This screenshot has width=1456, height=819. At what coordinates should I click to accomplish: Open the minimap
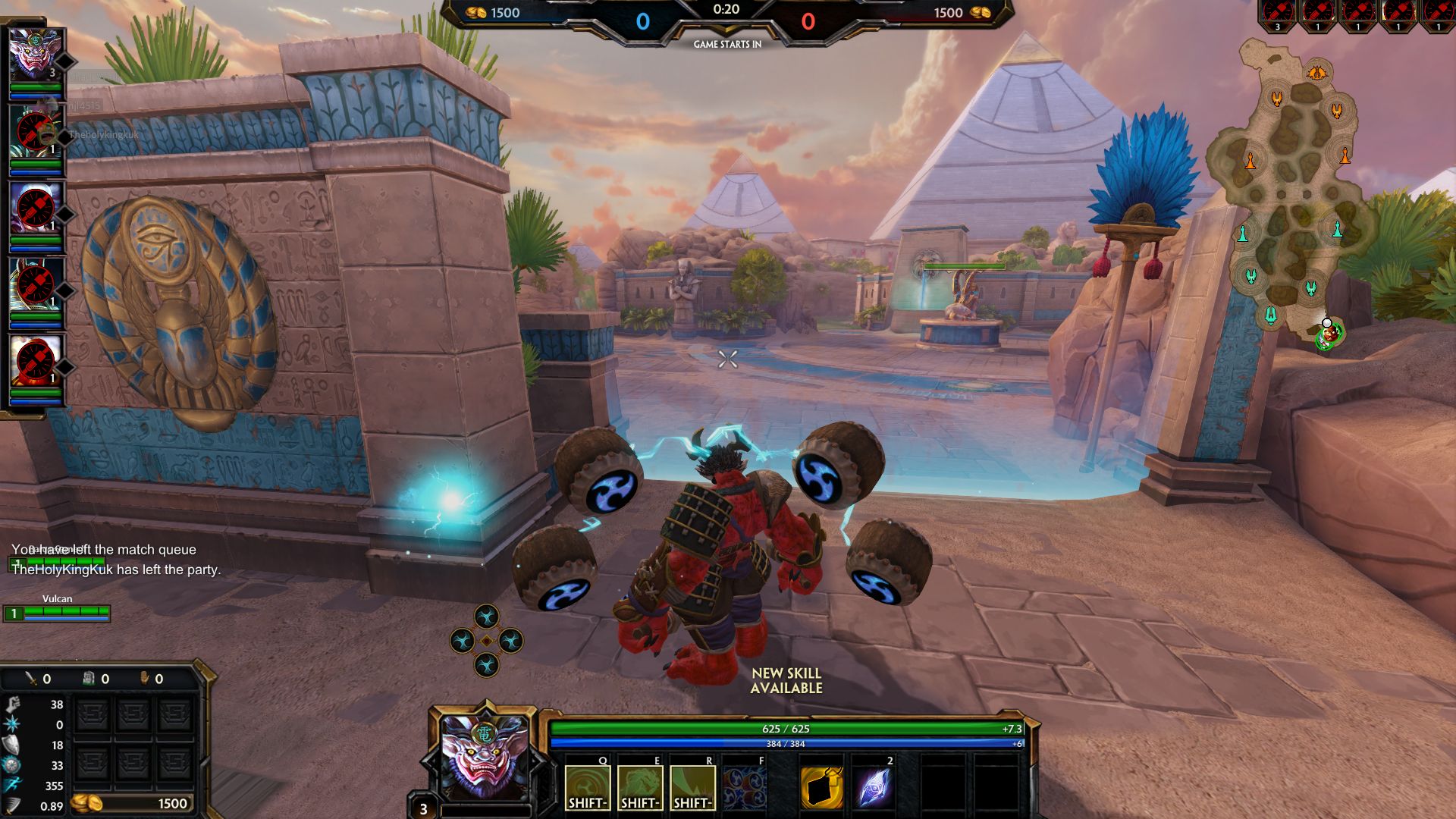pos(1289,190)
